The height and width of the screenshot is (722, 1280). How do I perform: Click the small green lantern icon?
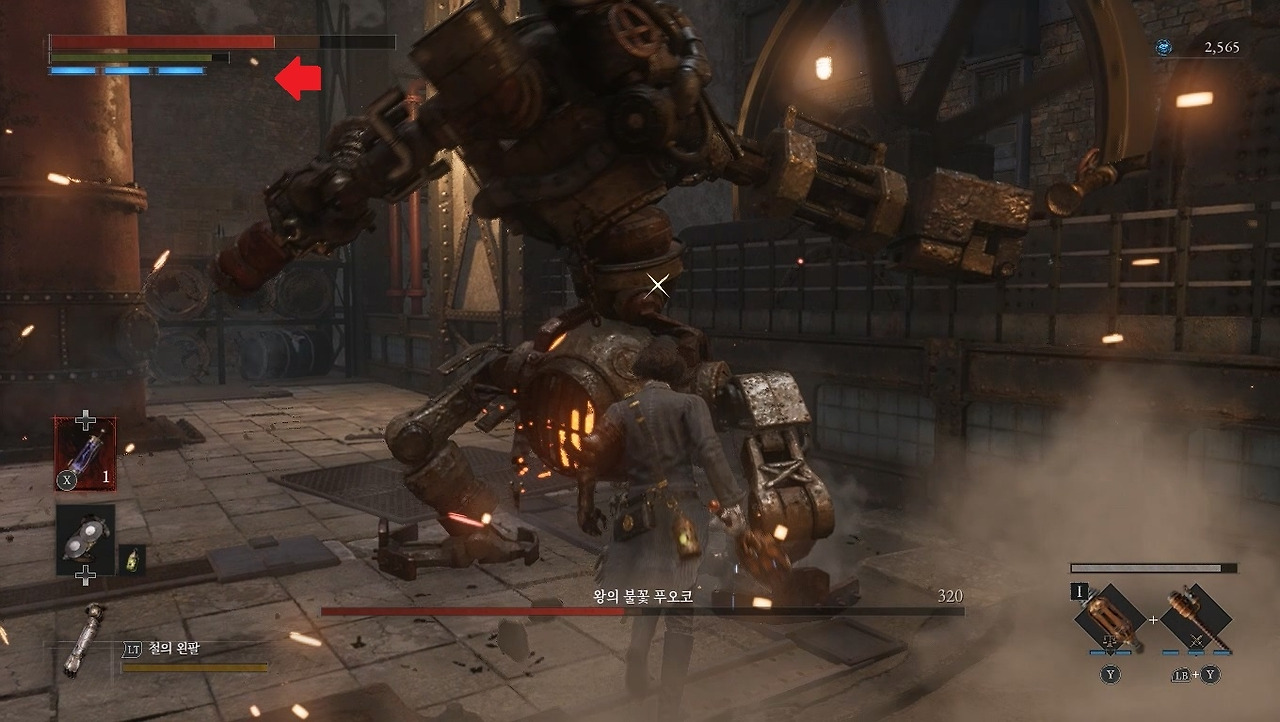coord(132,560)
